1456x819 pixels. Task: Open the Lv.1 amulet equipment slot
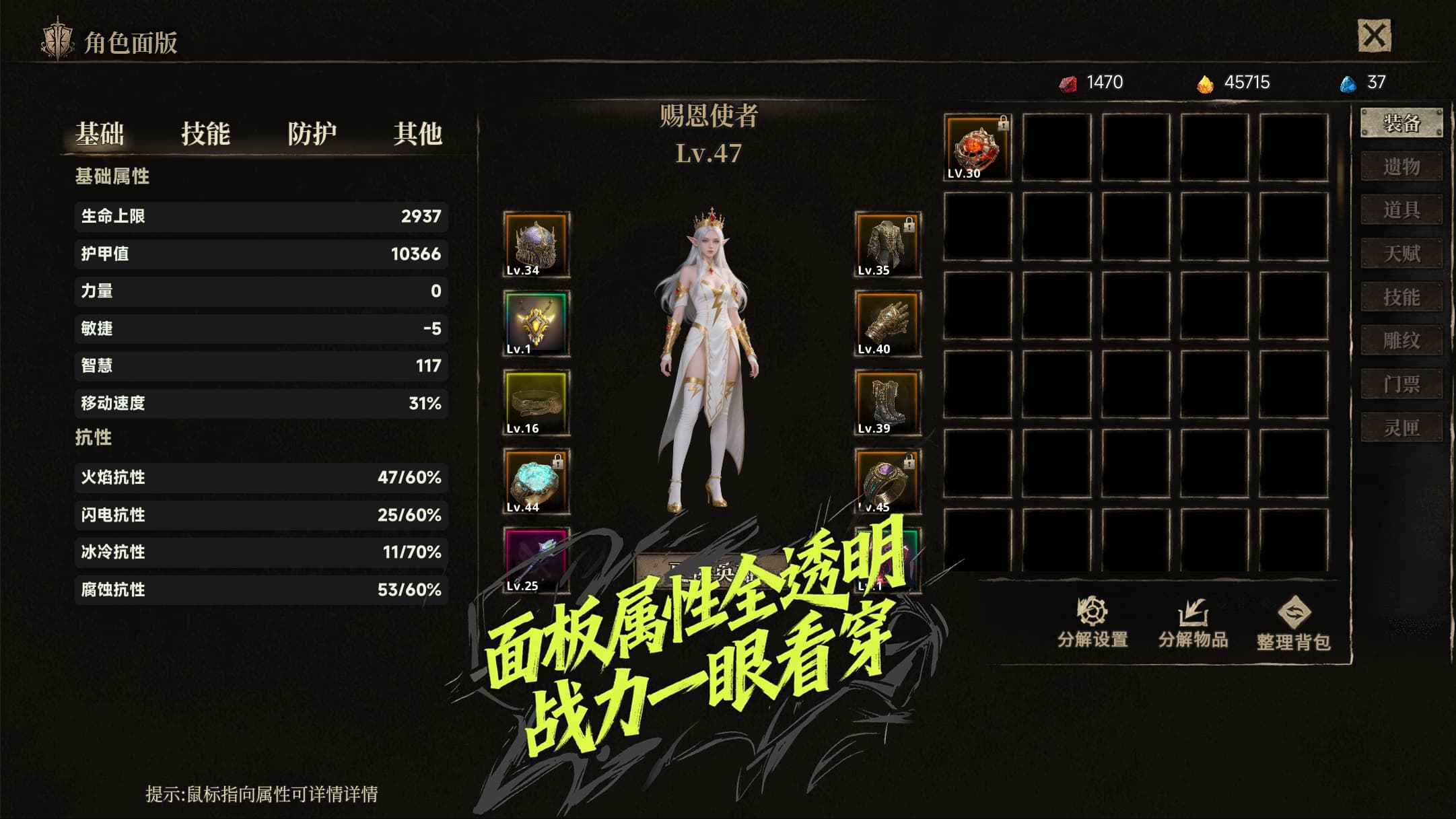535,324
